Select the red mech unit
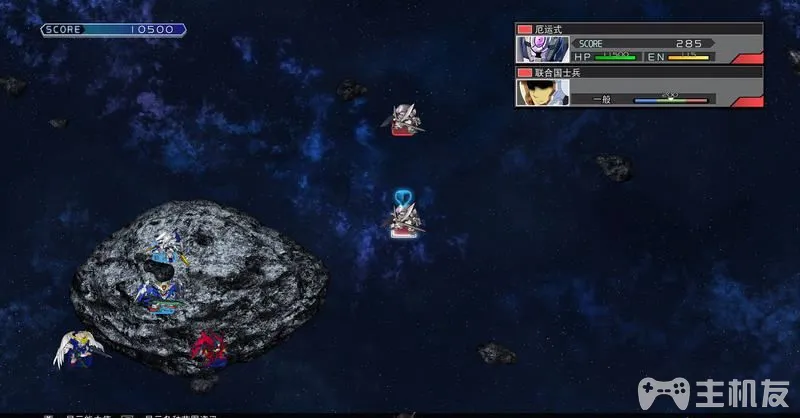Viewport: 800px width, 418px height. point(207,345)
